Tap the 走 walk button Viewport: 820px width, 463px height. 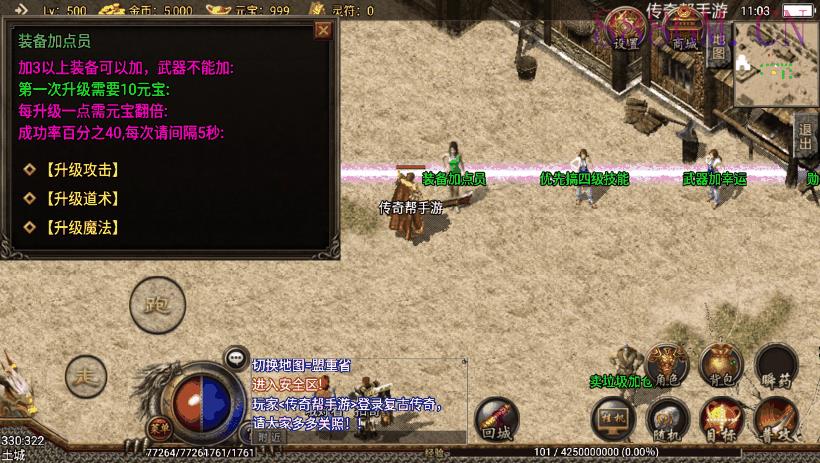click(x=86, y=376)
